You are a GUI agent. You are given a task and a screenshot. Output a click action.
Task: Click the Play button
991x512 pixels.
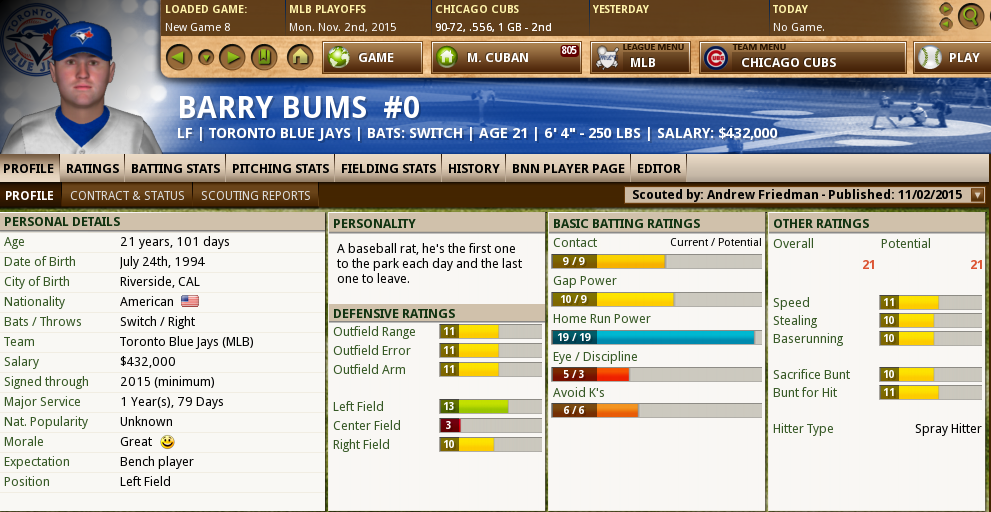[x=951, y=57]
